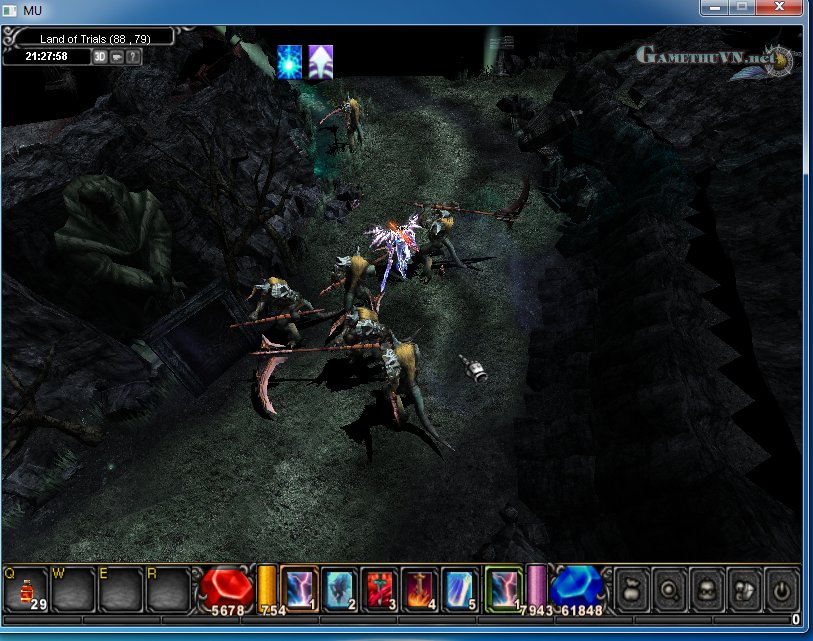813x641 pixels.
Task: Click the small camera button beside 3D
Action: click(117, 56)
